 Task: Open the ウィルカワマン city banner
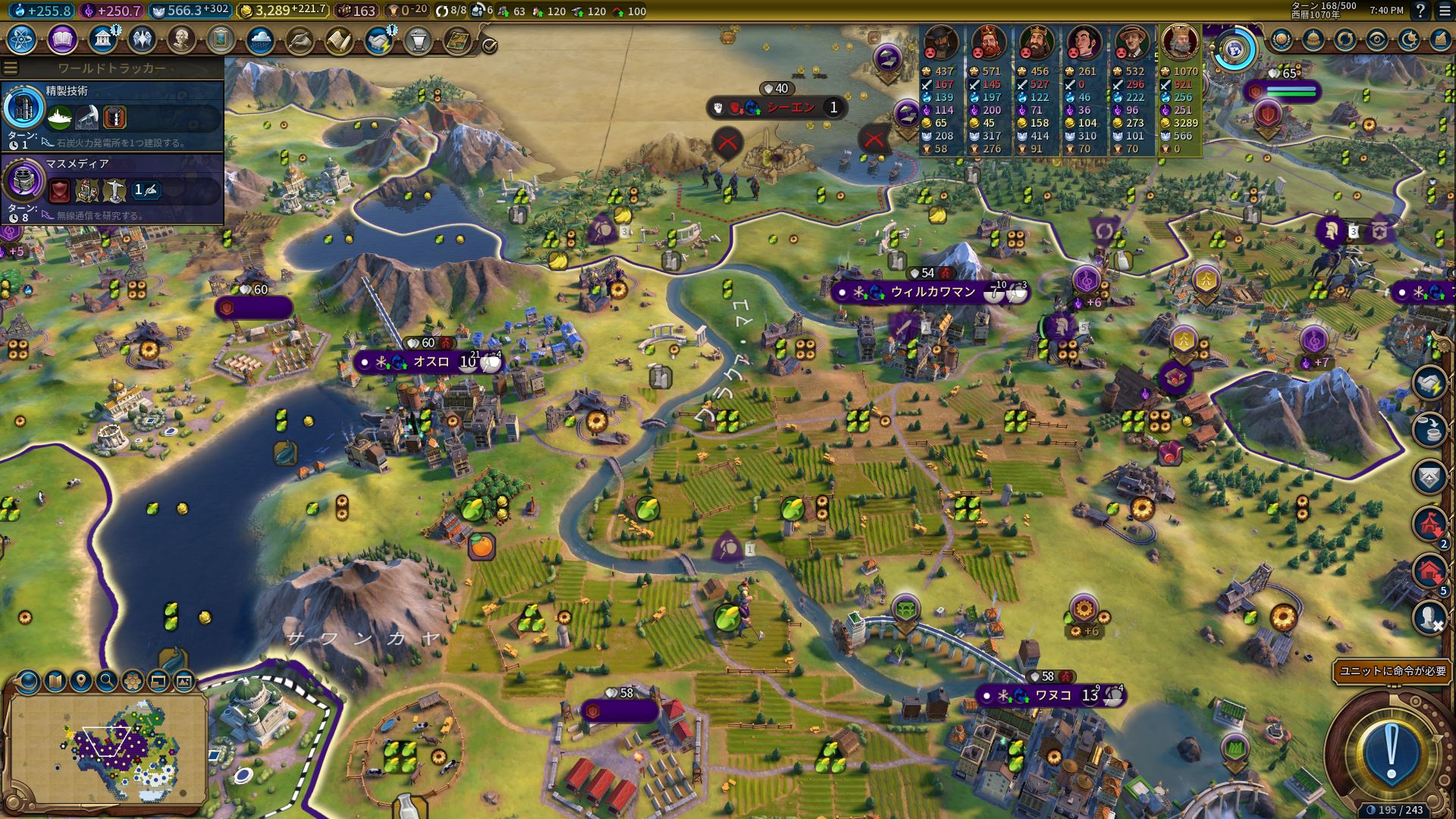pos(932,292)
